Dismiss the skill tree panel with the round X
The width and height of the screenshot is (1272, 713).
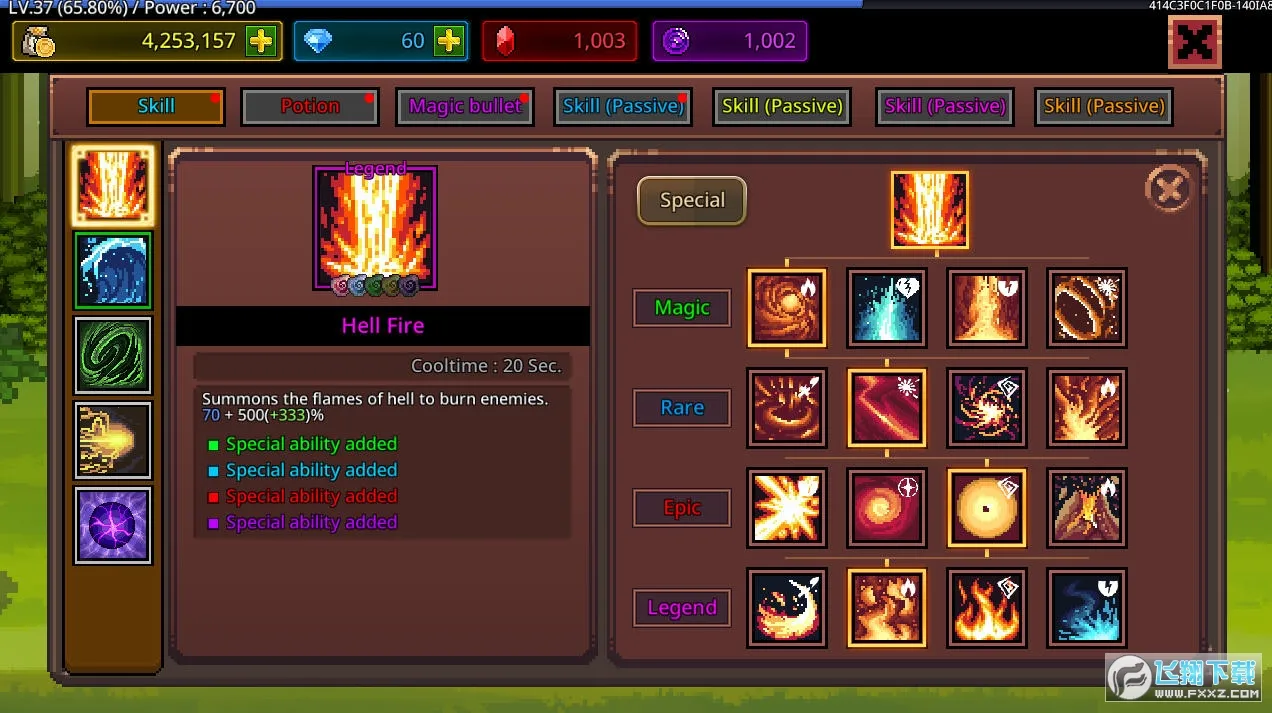click(x=1168, y=188)
